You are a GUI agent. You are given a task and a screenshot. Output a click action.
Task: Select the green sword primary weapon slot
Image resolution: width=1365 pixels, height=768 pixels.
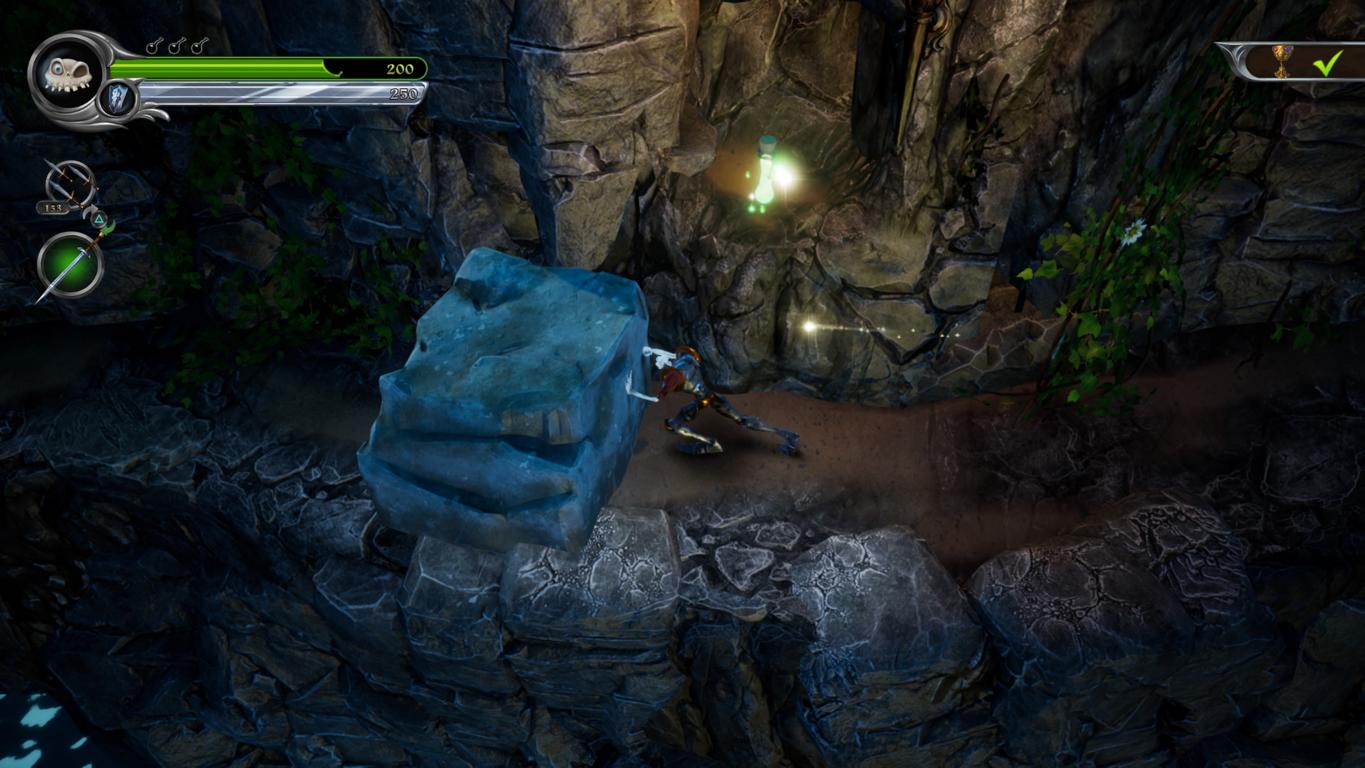[70, 265]
